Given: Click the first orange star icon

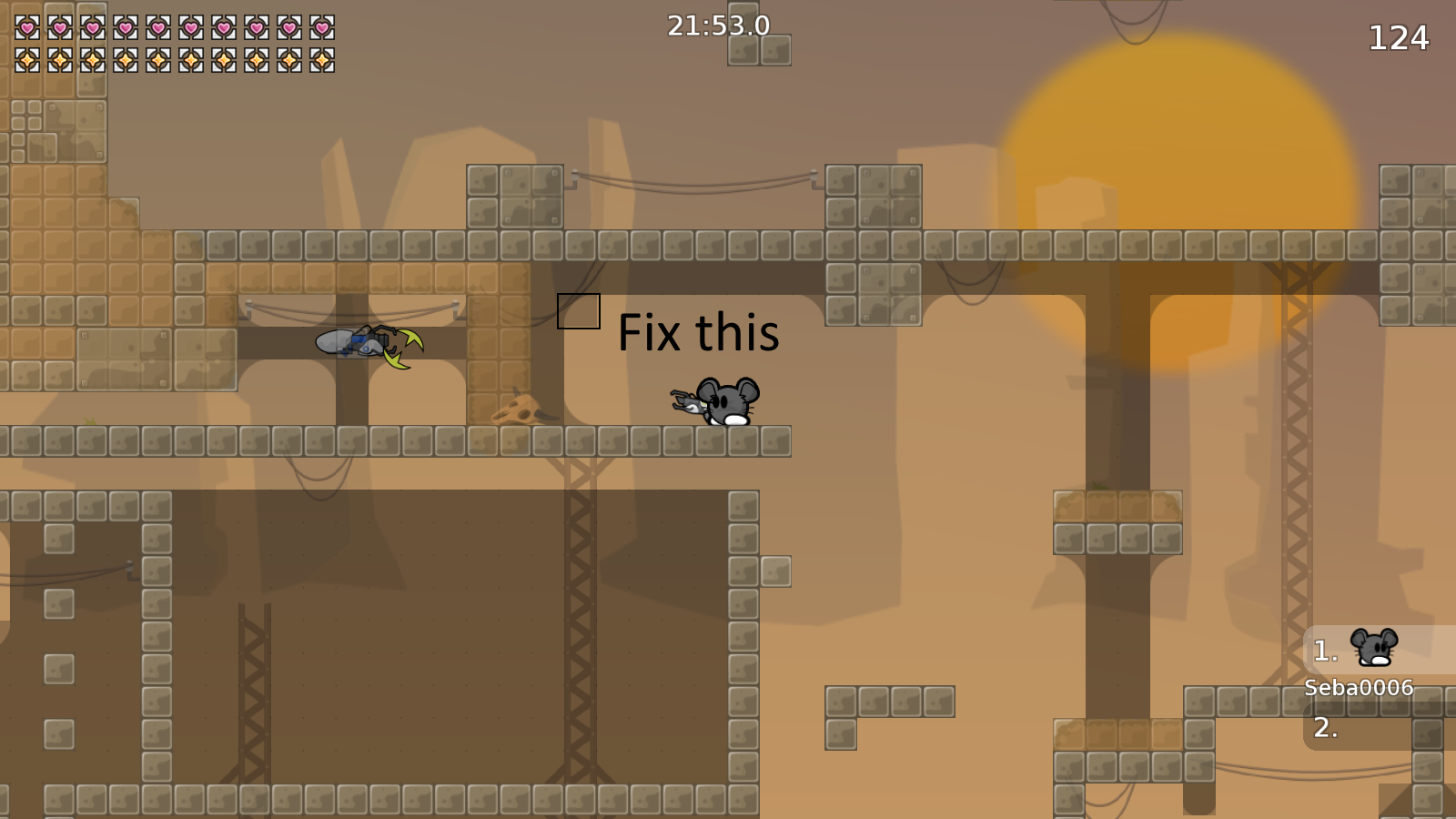Looking at the screenshot, I should [25, 62].
